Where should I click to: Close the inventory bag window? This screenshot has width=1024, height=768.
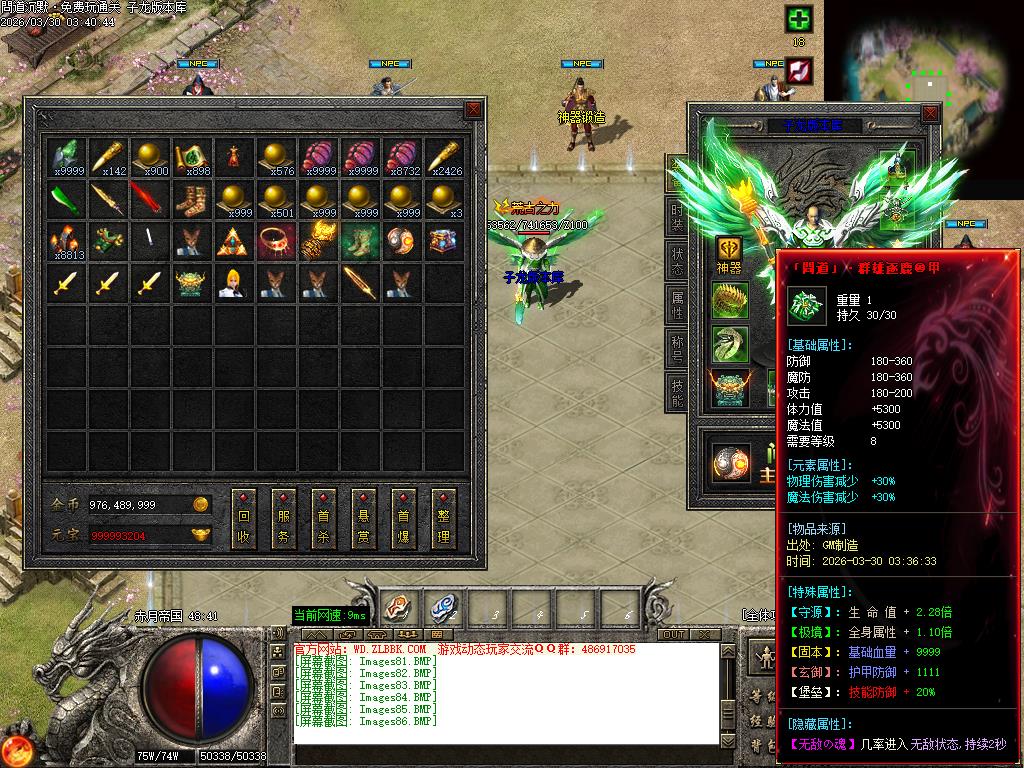(x=473, y=110)
